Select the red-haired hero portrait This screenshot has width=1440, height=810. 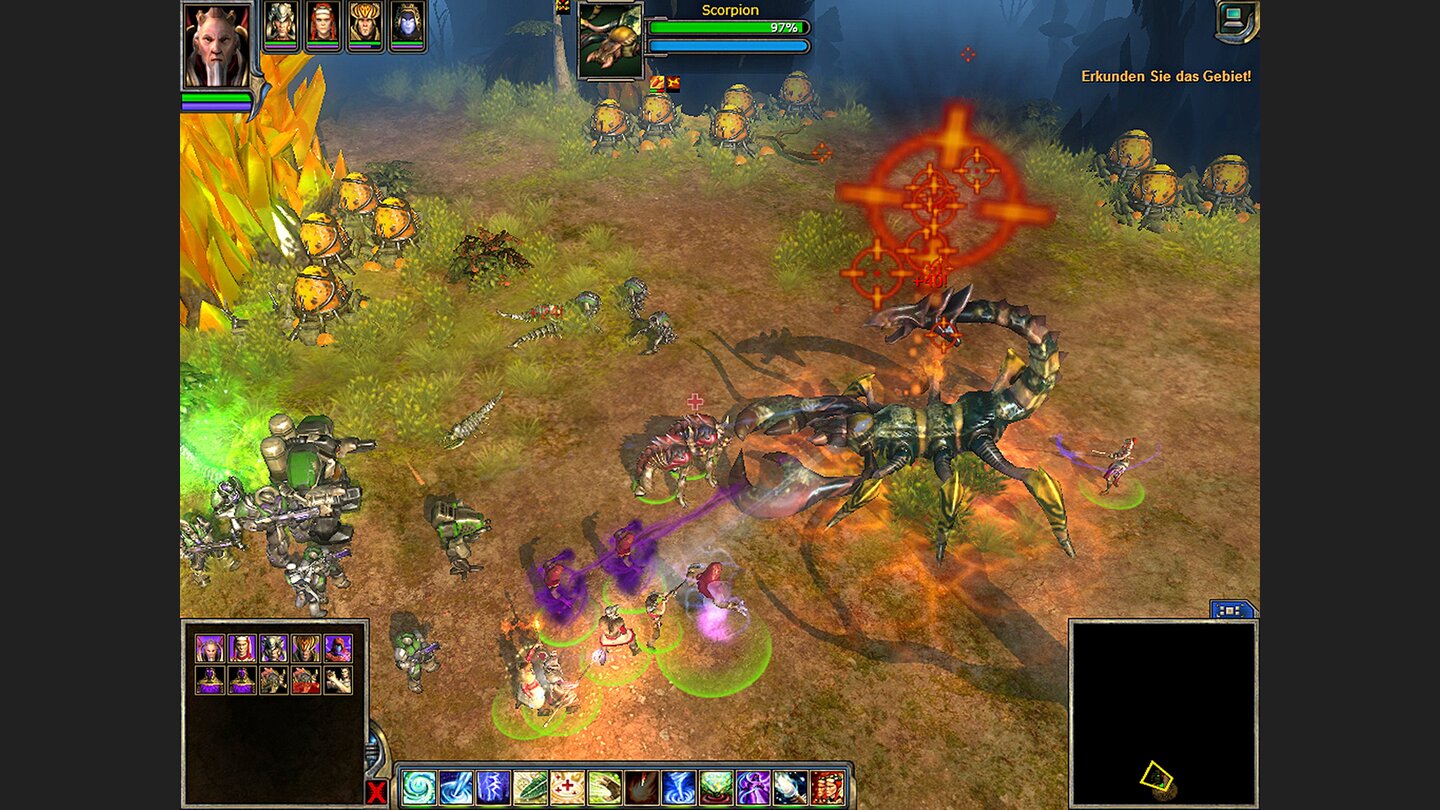[323, 24]
